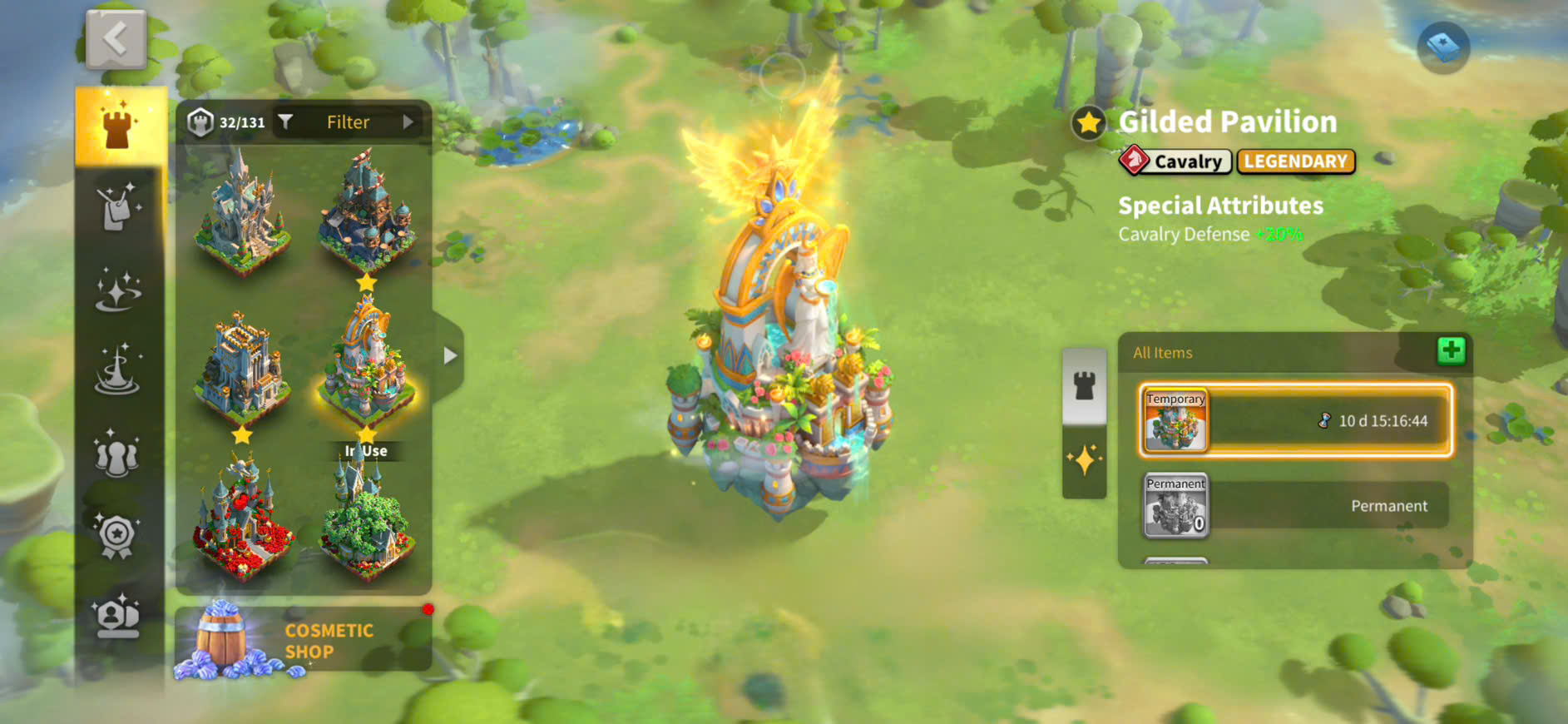Add items with the green plus button
The height and width of the screenshot is (724, 1568).
click(1451, 351)
